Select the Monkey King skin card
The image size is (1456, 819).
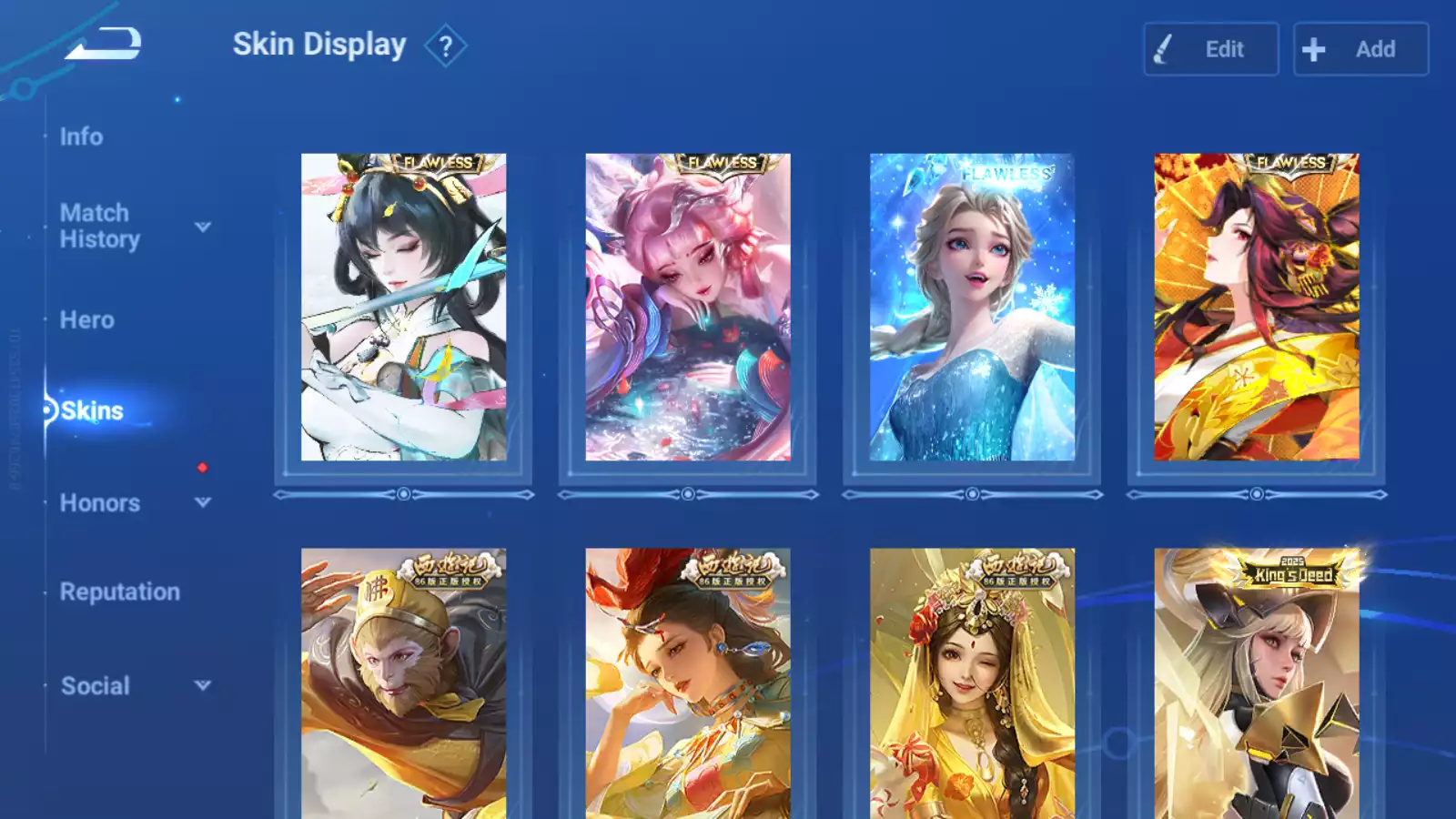(403, 682)
